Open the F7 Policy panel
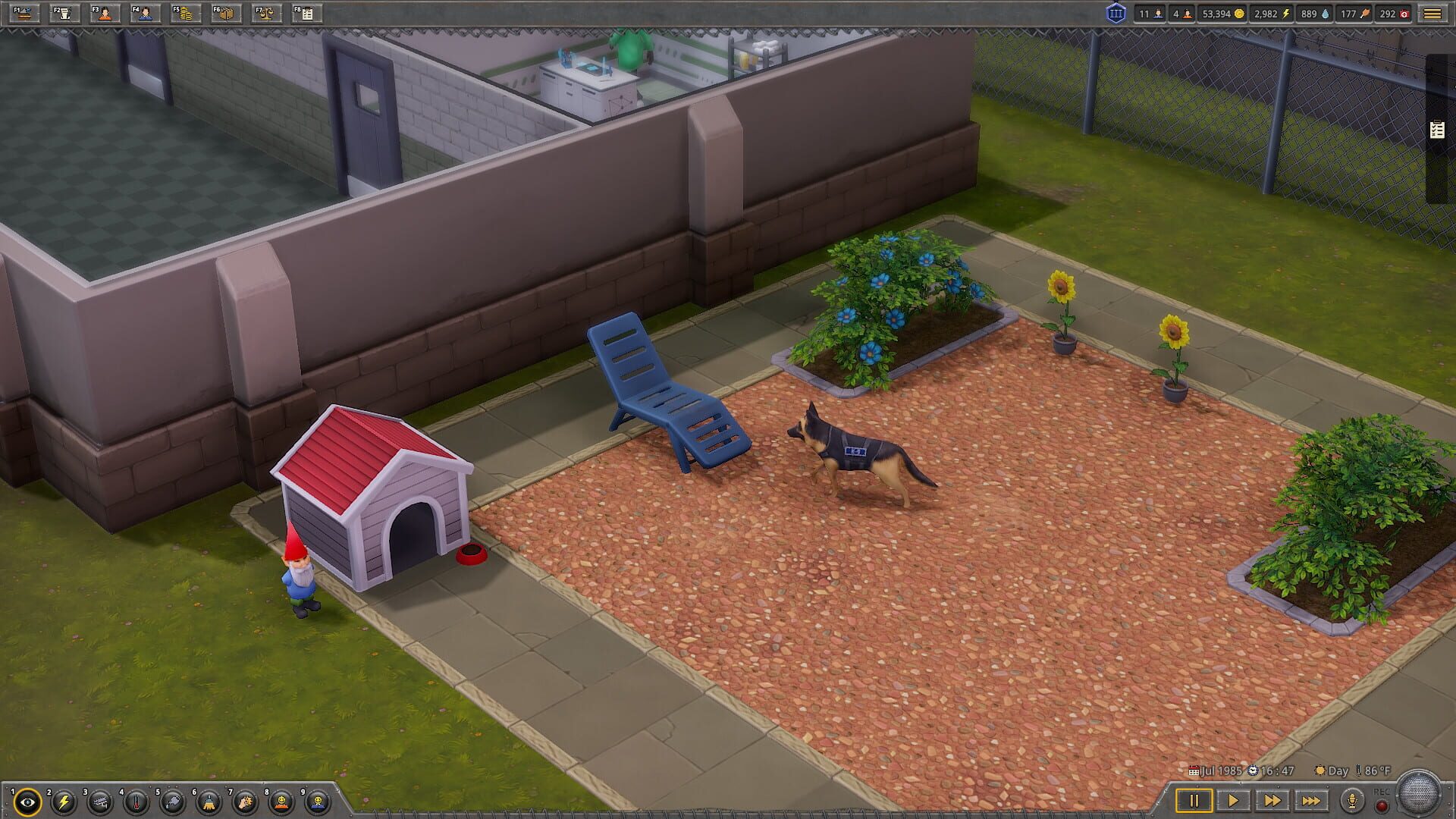This screenshot has width=1456, height=819. [265, 14]
